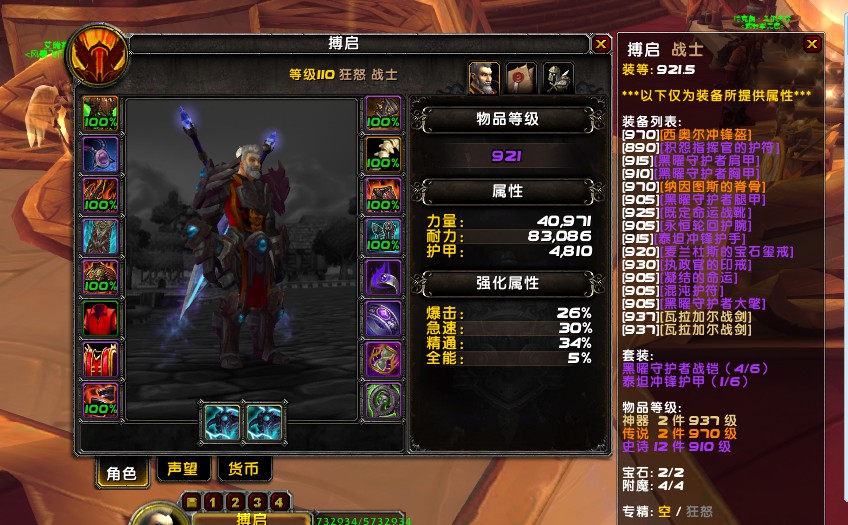This screenshot has height=525, width=848.
Task: Click the red tabard slot
Action: coord(101,359)
